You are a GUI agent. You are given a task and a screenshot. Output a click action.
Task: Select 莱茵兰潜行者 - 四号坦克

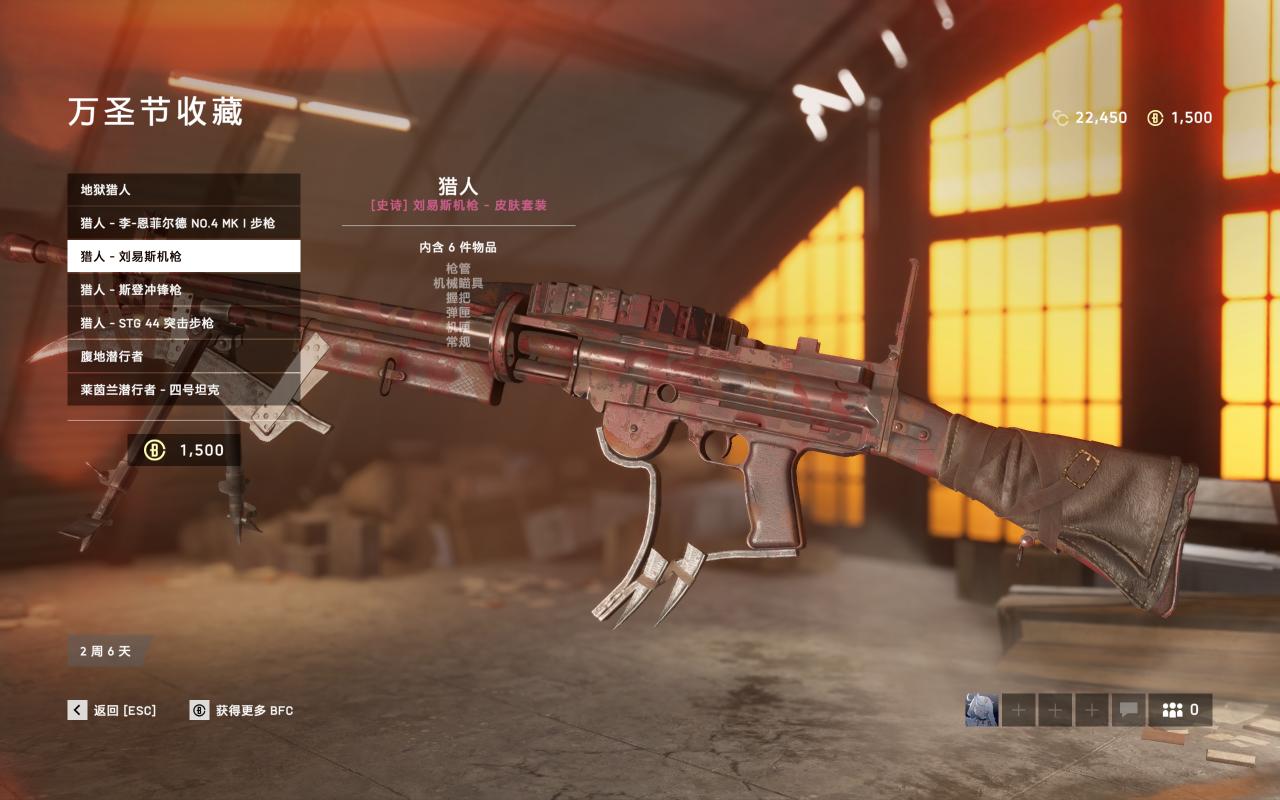(x=183, y=389)
